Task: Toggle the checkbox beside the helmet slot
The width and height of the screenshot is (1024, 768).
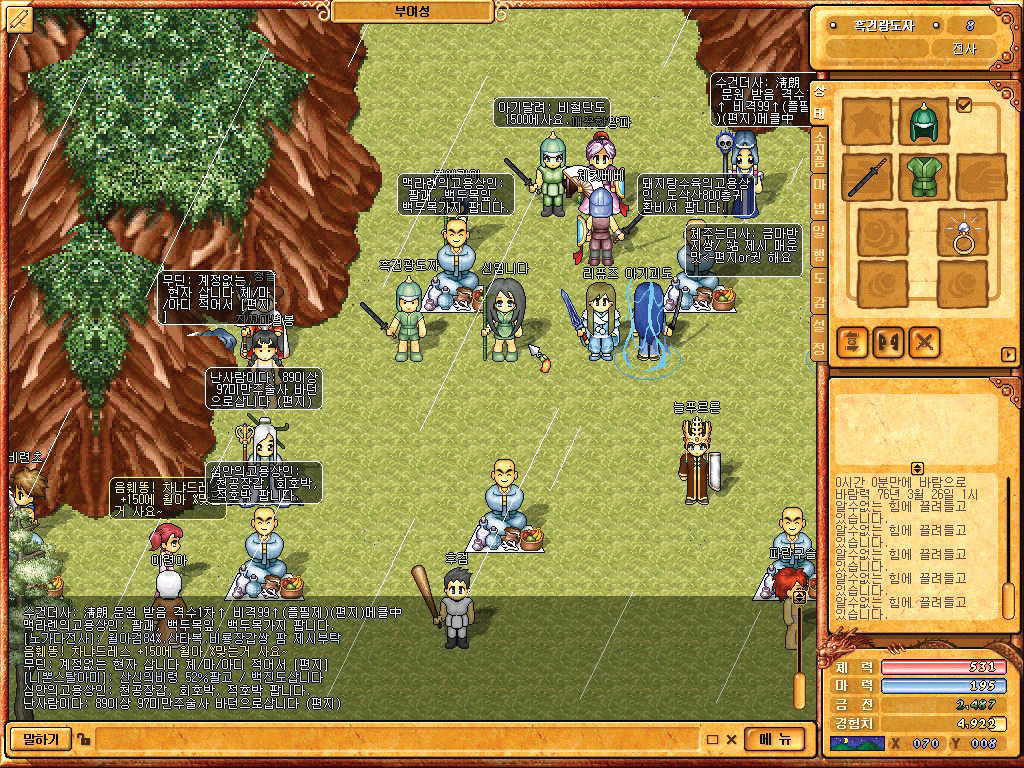Action: (x=964, y=104)
